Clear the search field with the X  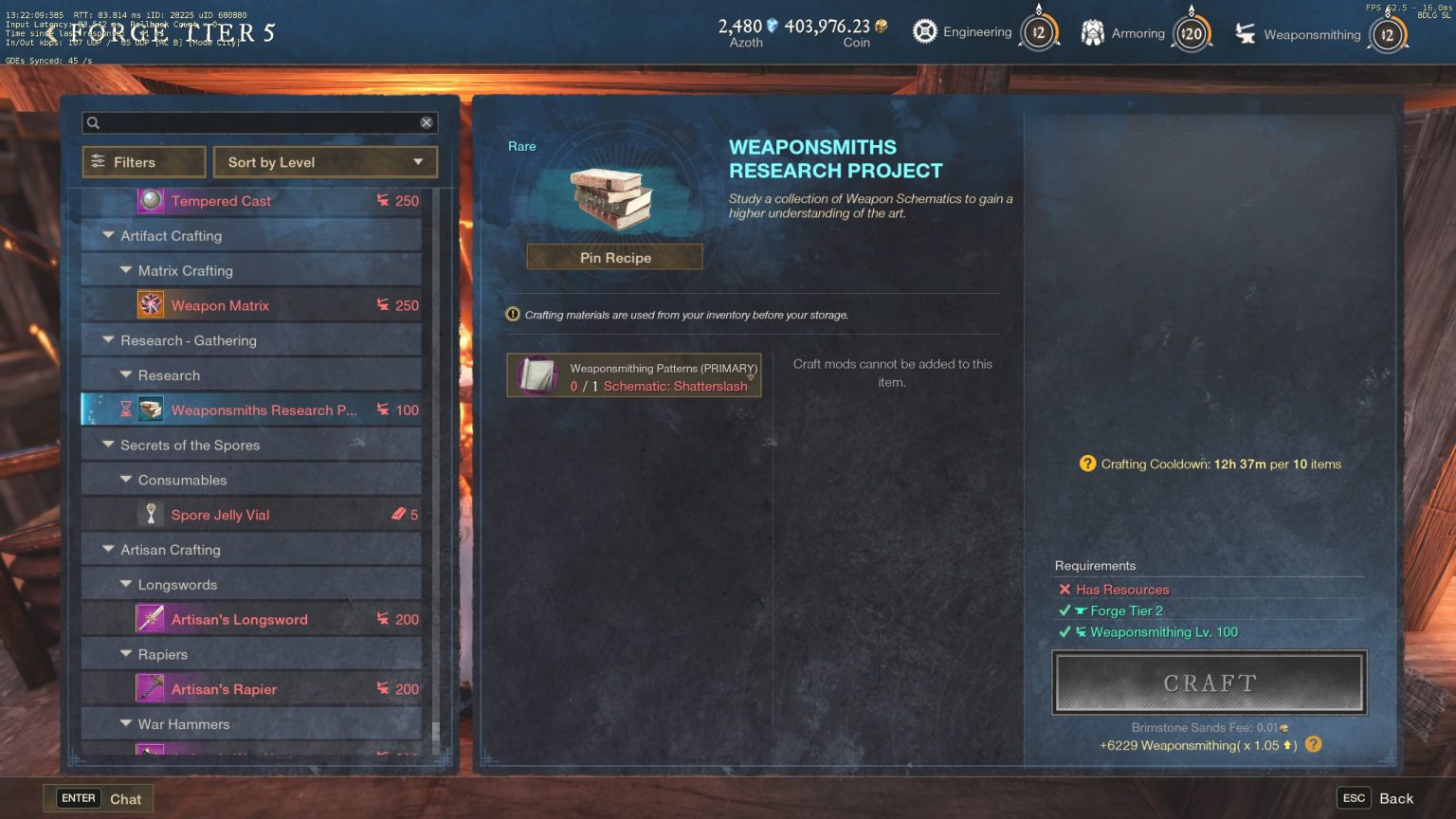(x=427, y=122)
